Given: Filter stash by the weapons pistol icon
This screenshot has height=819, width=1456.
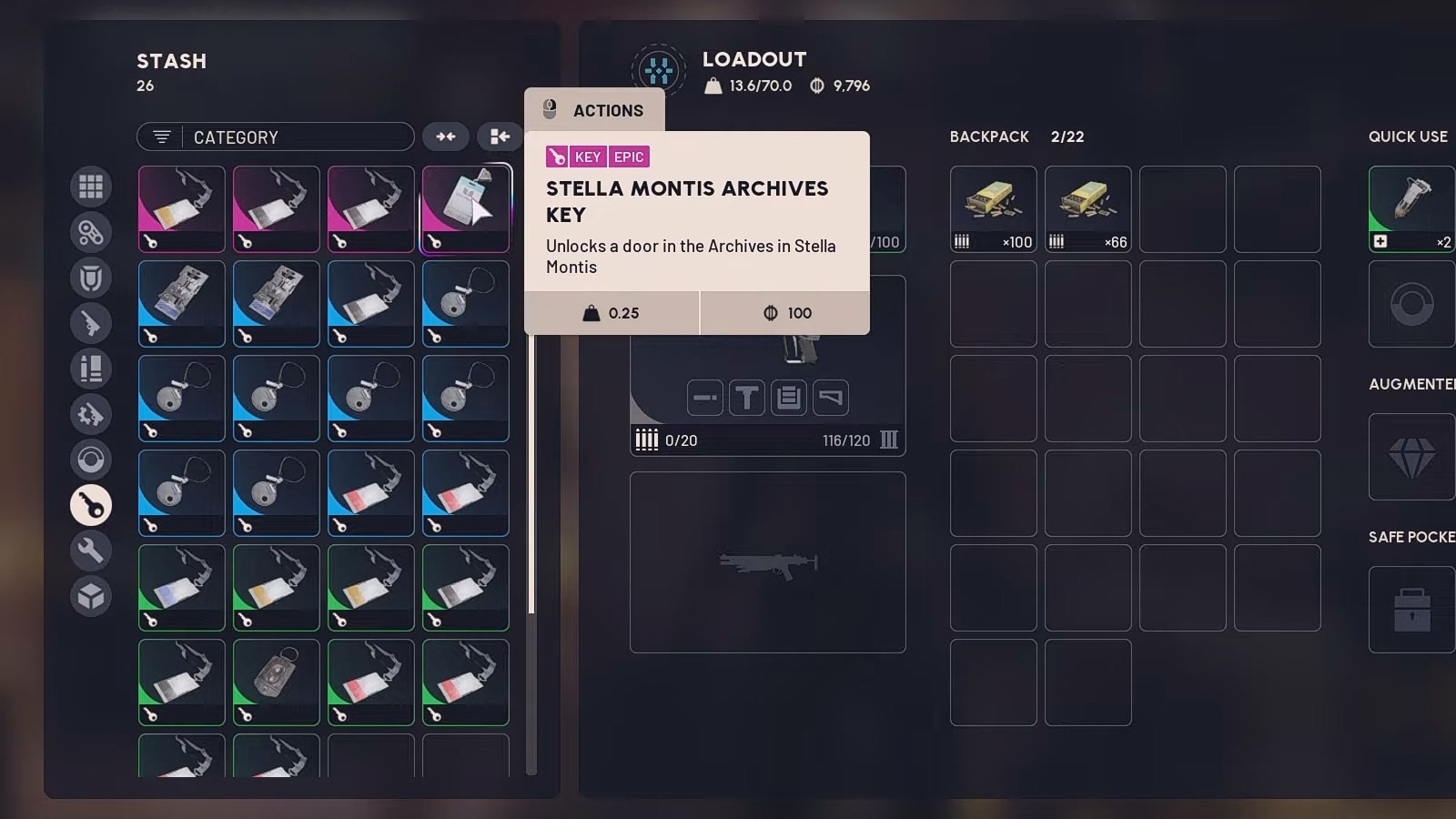Looking at the screenshot, I should tap(91, 323).
